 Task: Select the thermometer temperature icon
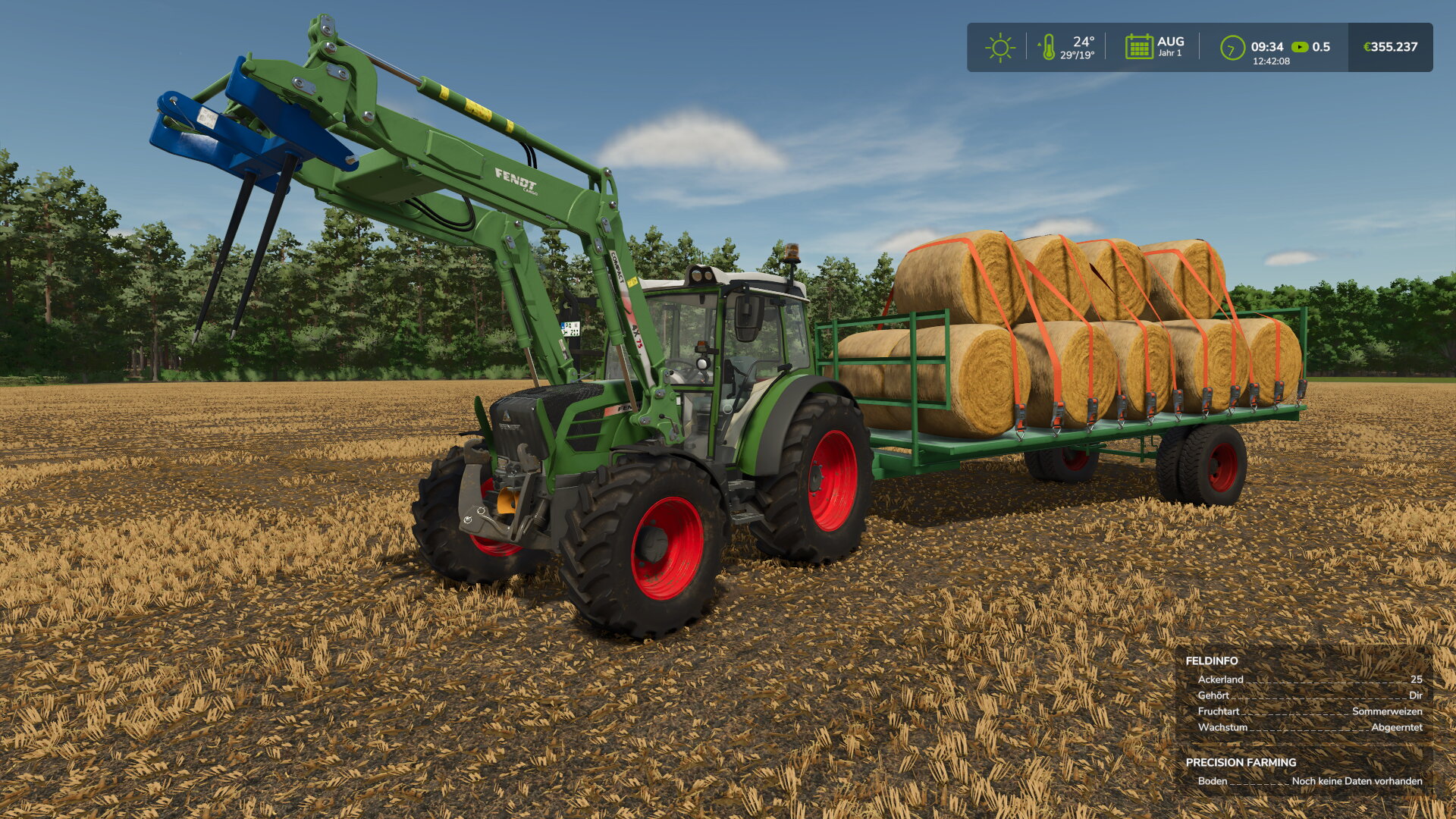1048,47
